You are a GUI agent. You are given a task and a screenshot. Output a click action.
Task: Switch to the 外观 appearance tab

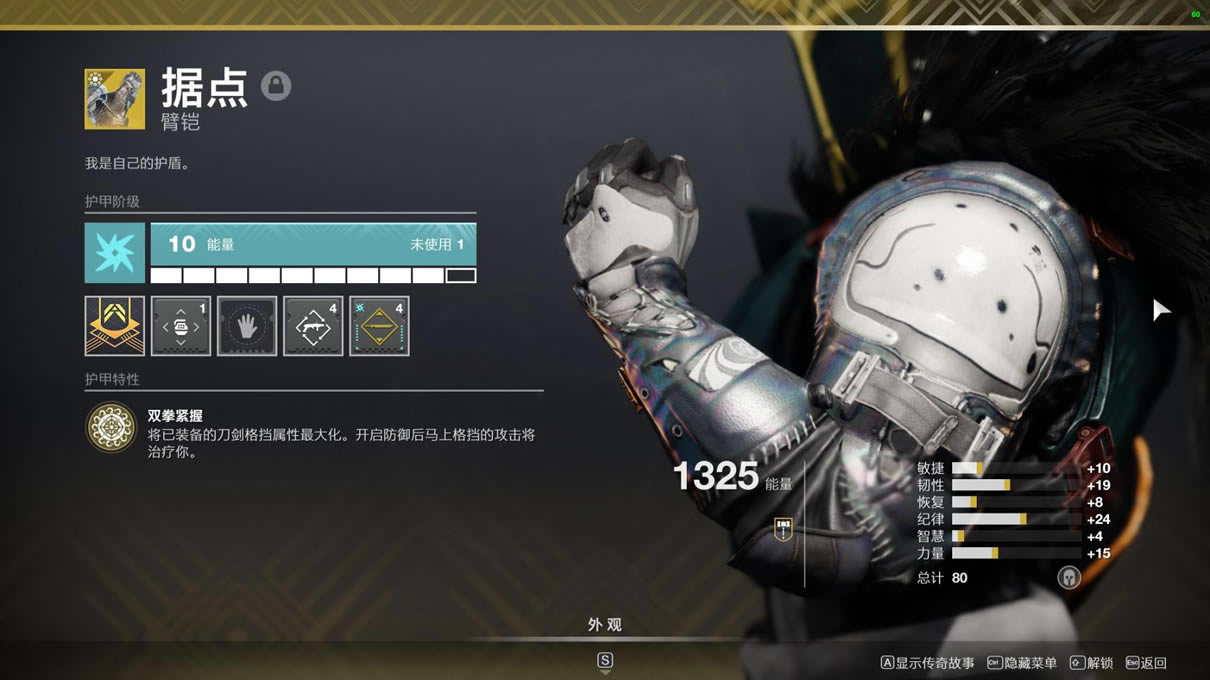coord(604,625)
